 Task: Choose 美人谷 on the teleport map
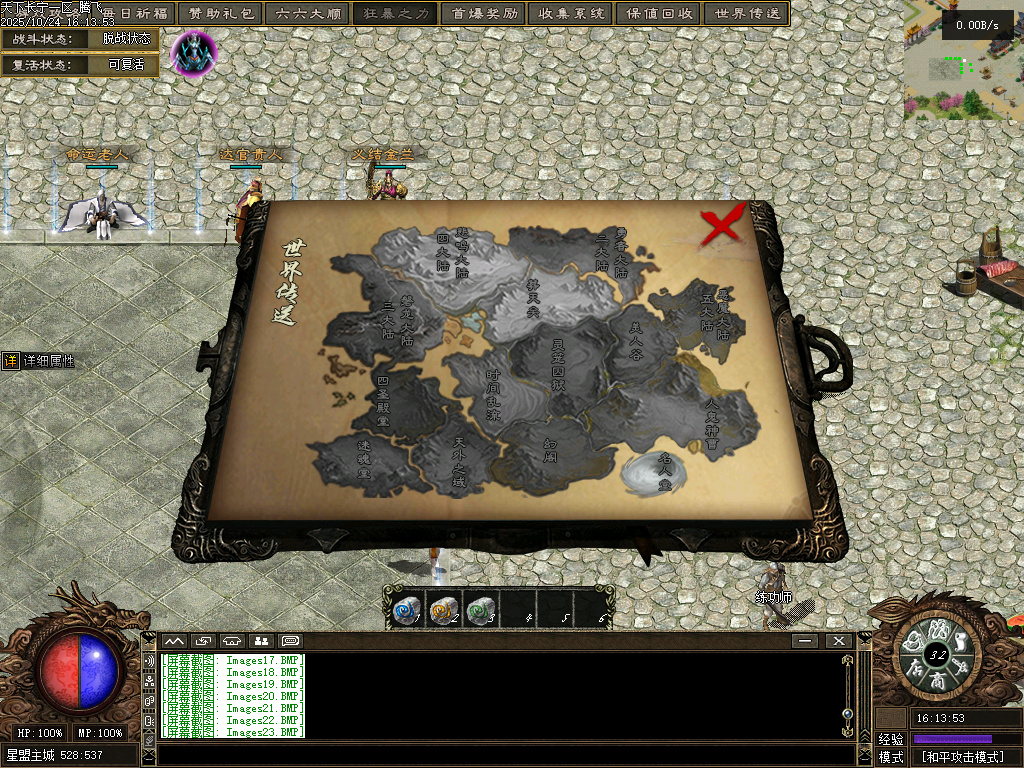636,340
